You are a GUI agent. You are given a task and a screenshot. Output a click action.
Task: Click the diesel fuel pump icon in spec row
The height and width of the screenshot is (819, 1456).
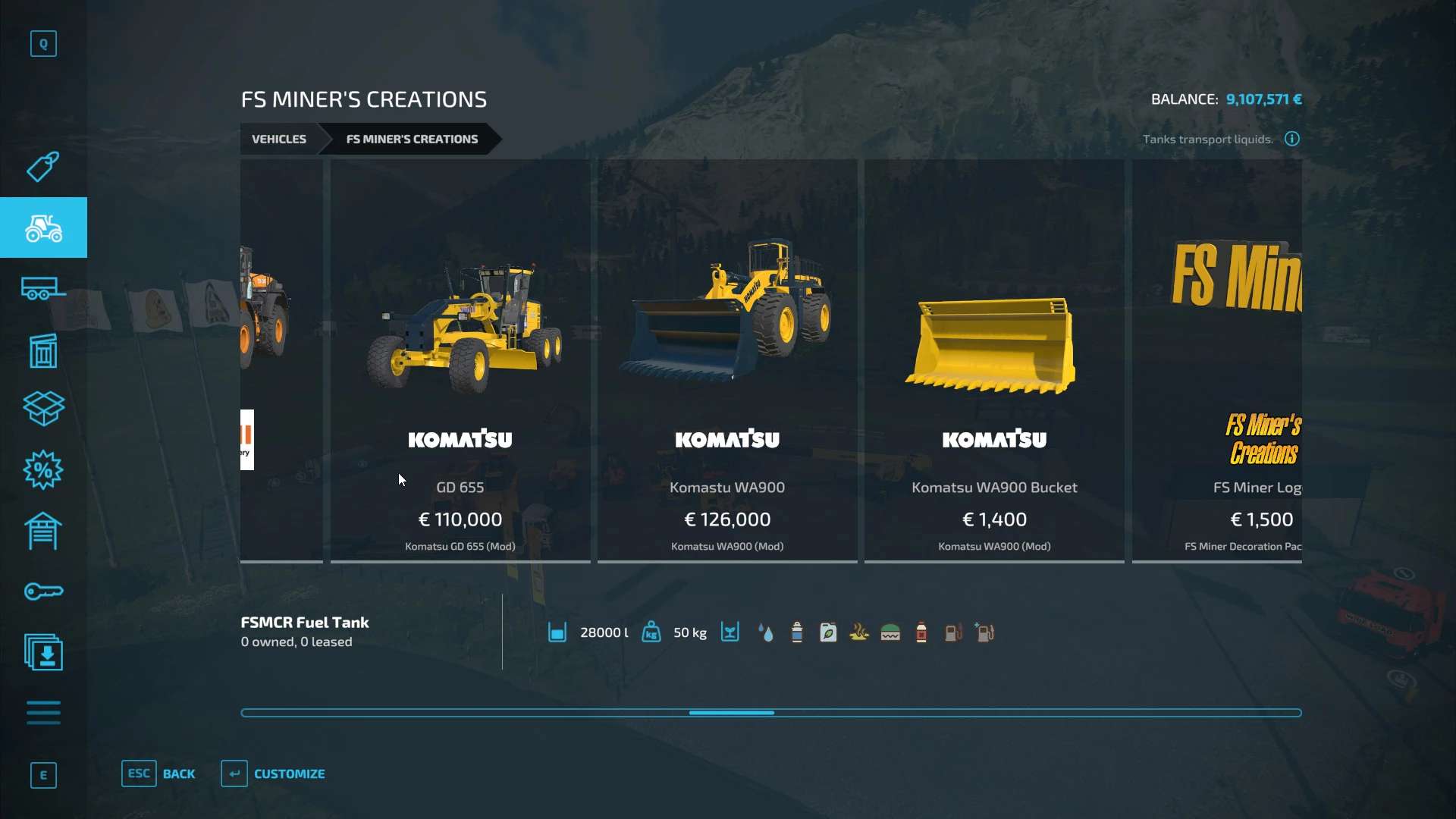[x=954, y=632]
